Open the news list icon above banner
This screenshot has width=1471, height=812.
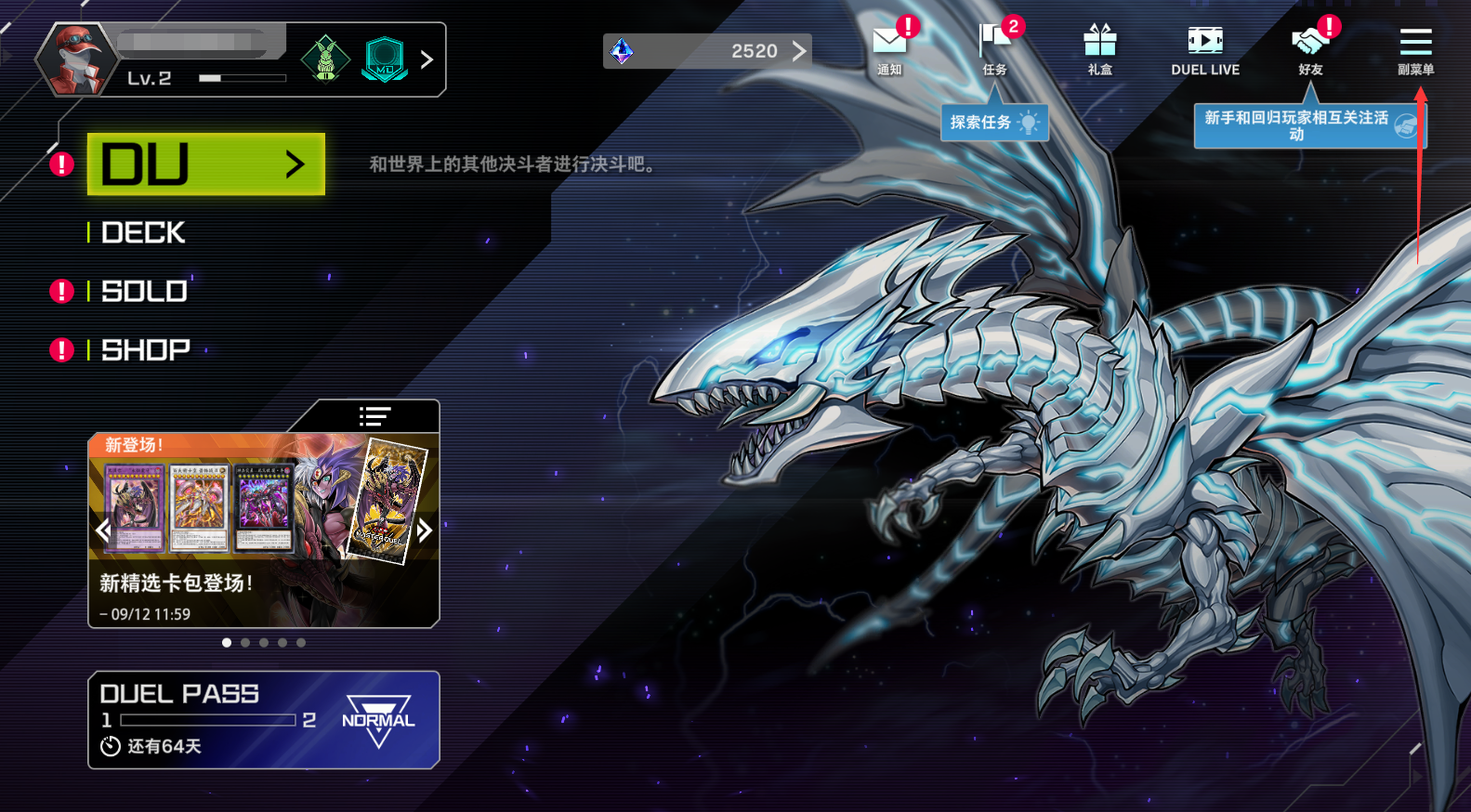point(374,416)
